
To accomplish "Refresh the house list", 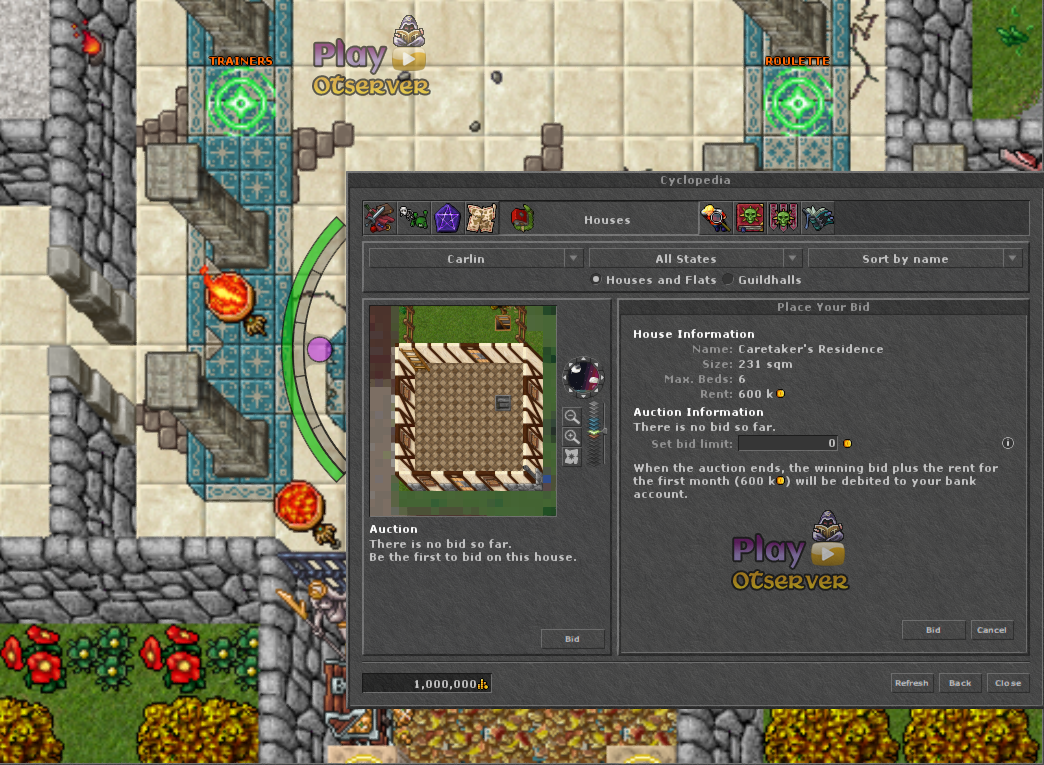I will pyautogui.click(x=911, y=683).
